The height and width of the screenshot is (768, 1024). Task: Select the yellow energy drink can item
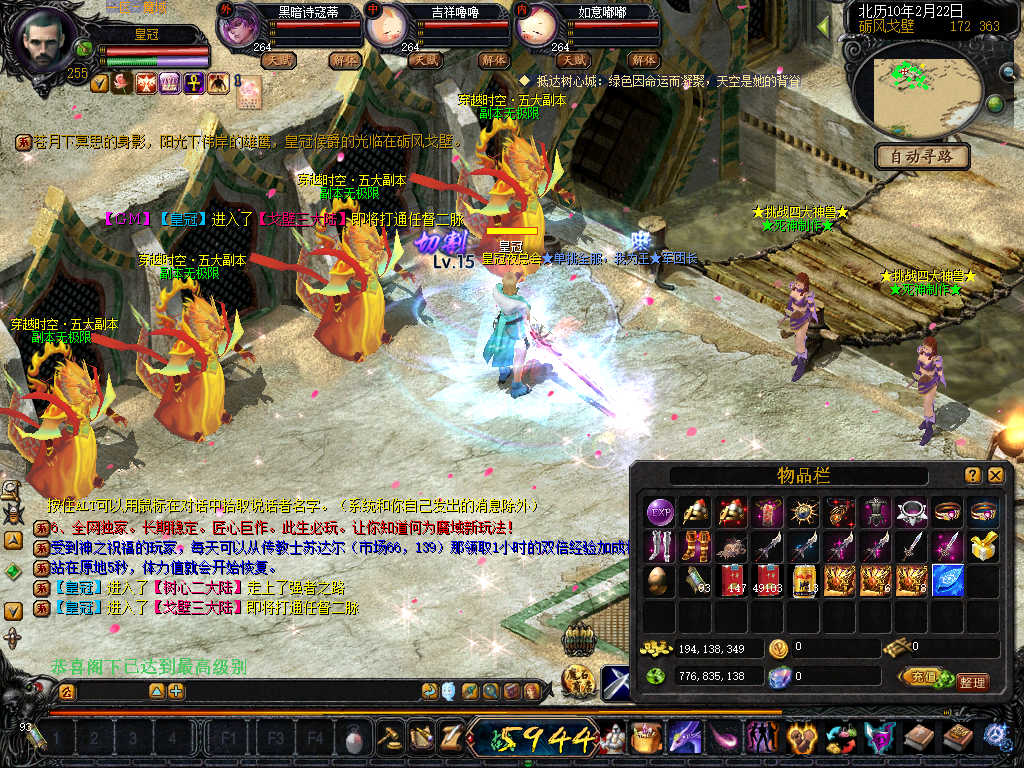tap(804, 580)
